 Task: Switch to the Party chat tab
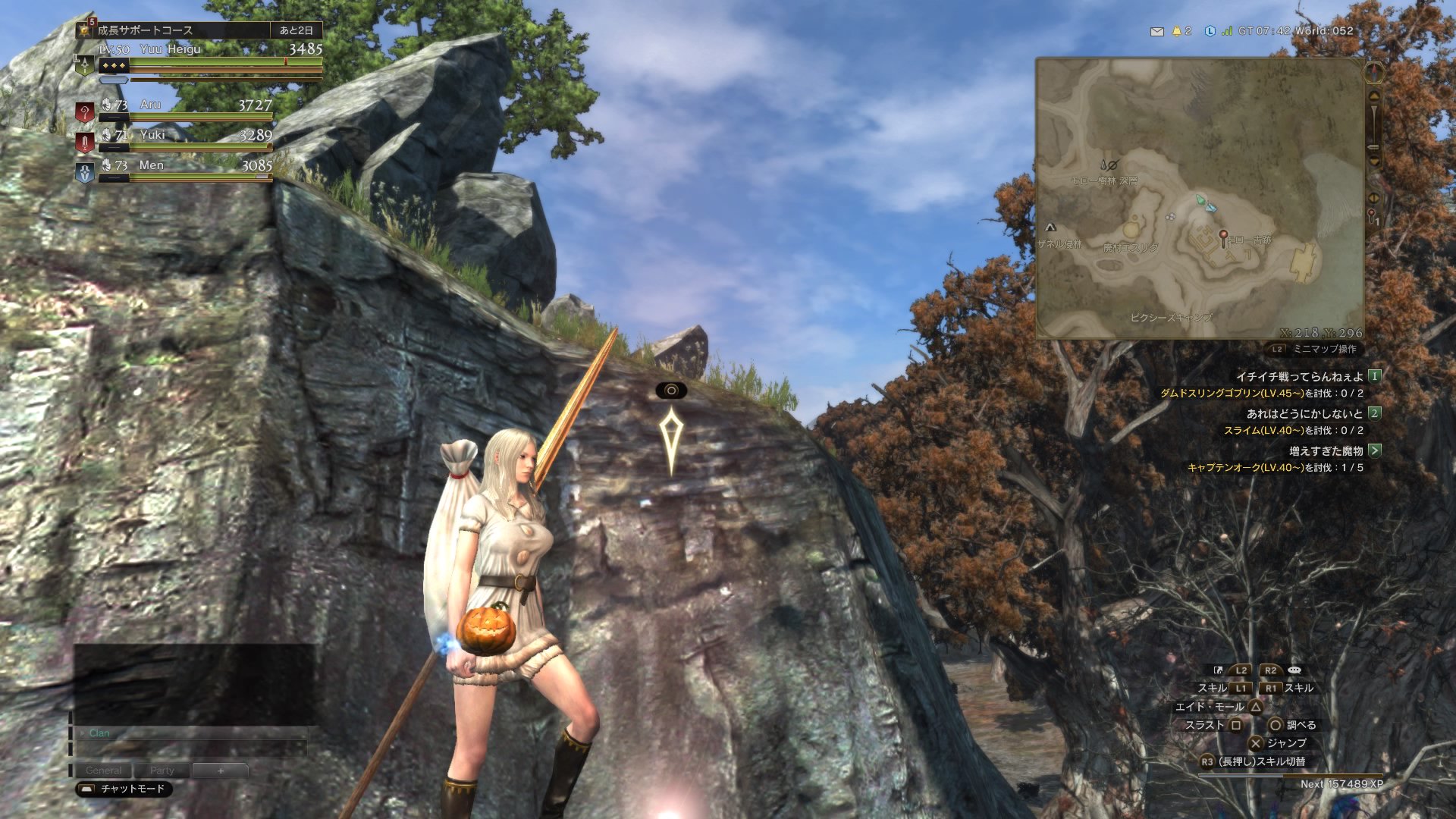[x=162, y=770]
